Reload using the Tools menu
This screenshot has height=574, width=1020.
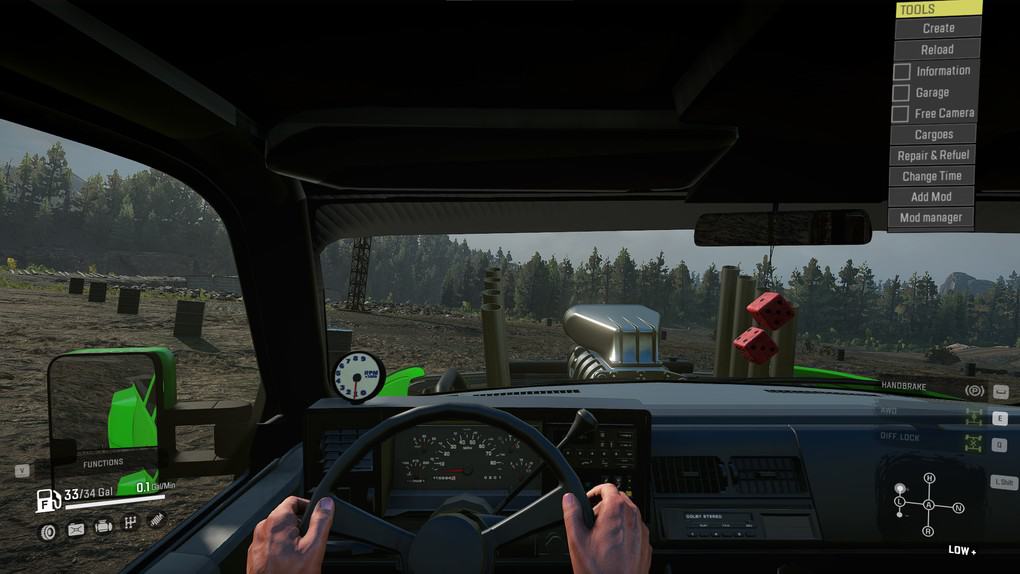click(x=937, y=49)
